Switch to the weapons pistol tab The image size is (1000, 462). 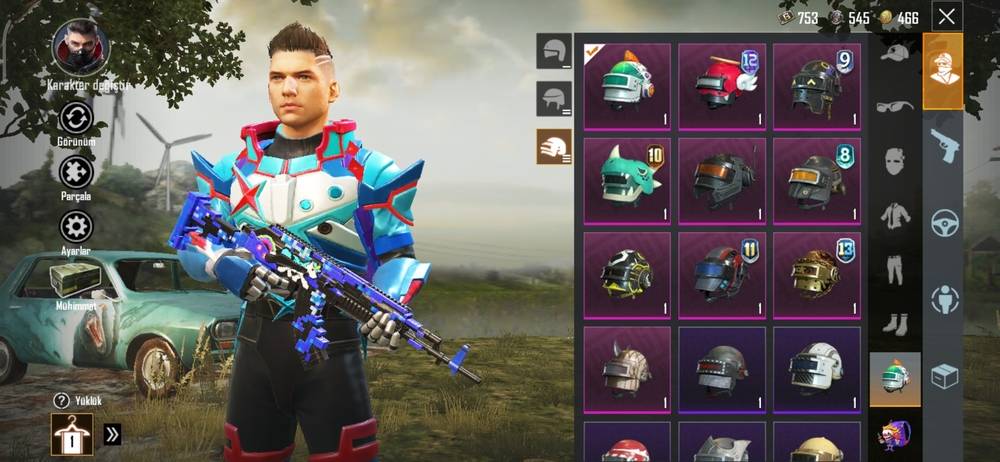click(x=943, y=145)
